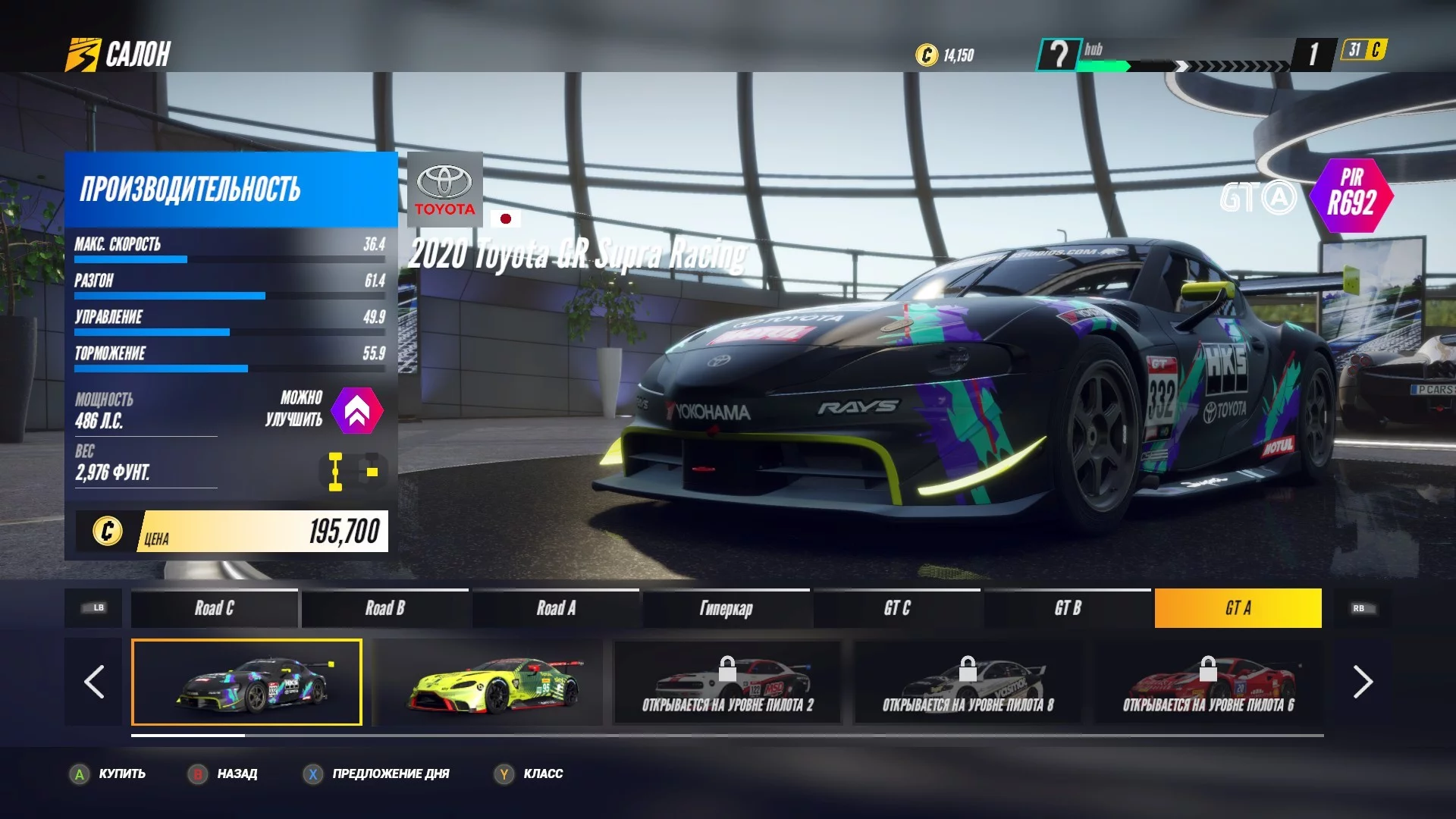Choose the red car locked until level 6
The image size is (1456, 819).
pos(1208,682)
